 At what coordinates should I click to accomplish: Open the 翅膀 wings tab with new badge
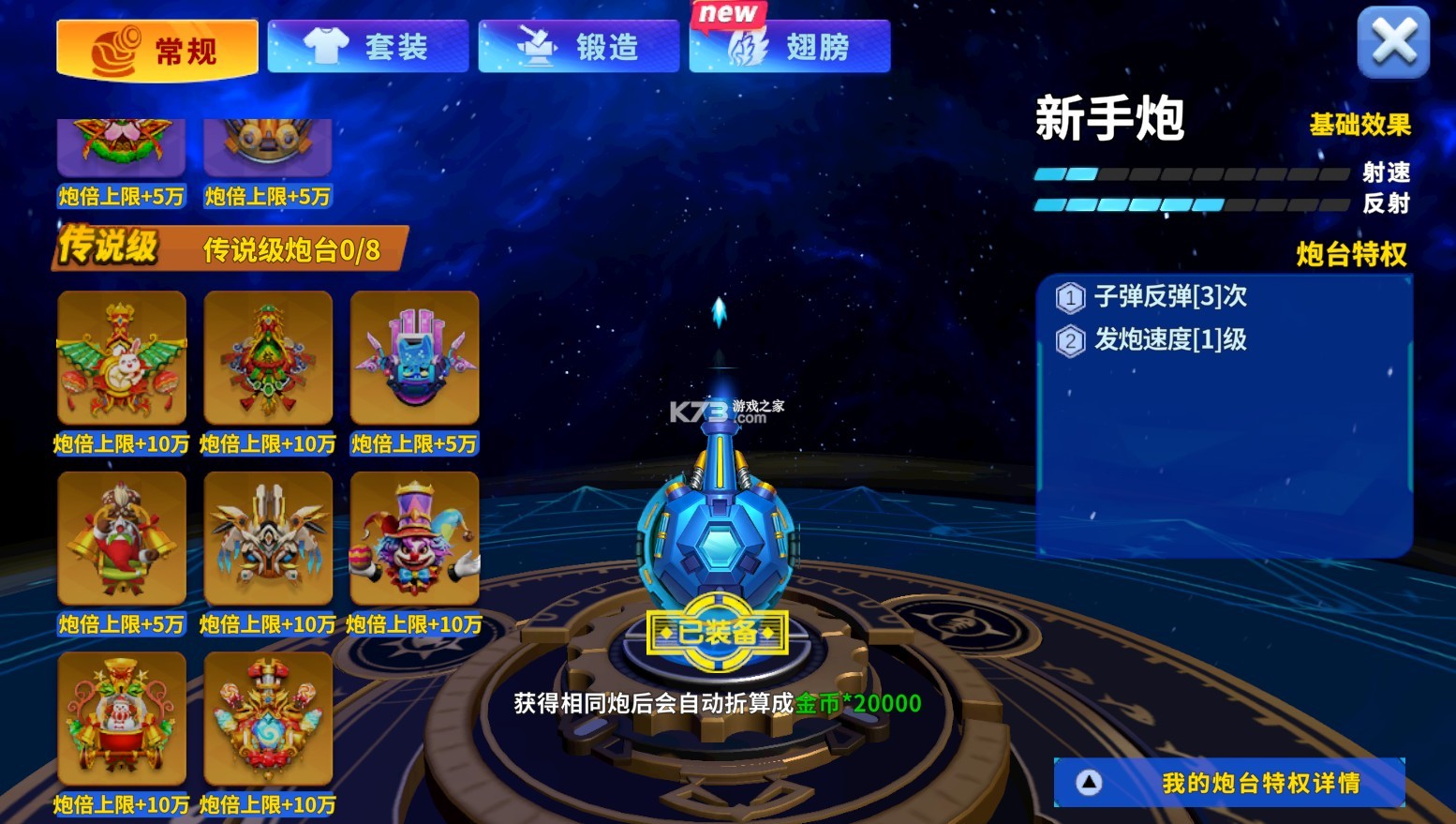coord(789,45)
